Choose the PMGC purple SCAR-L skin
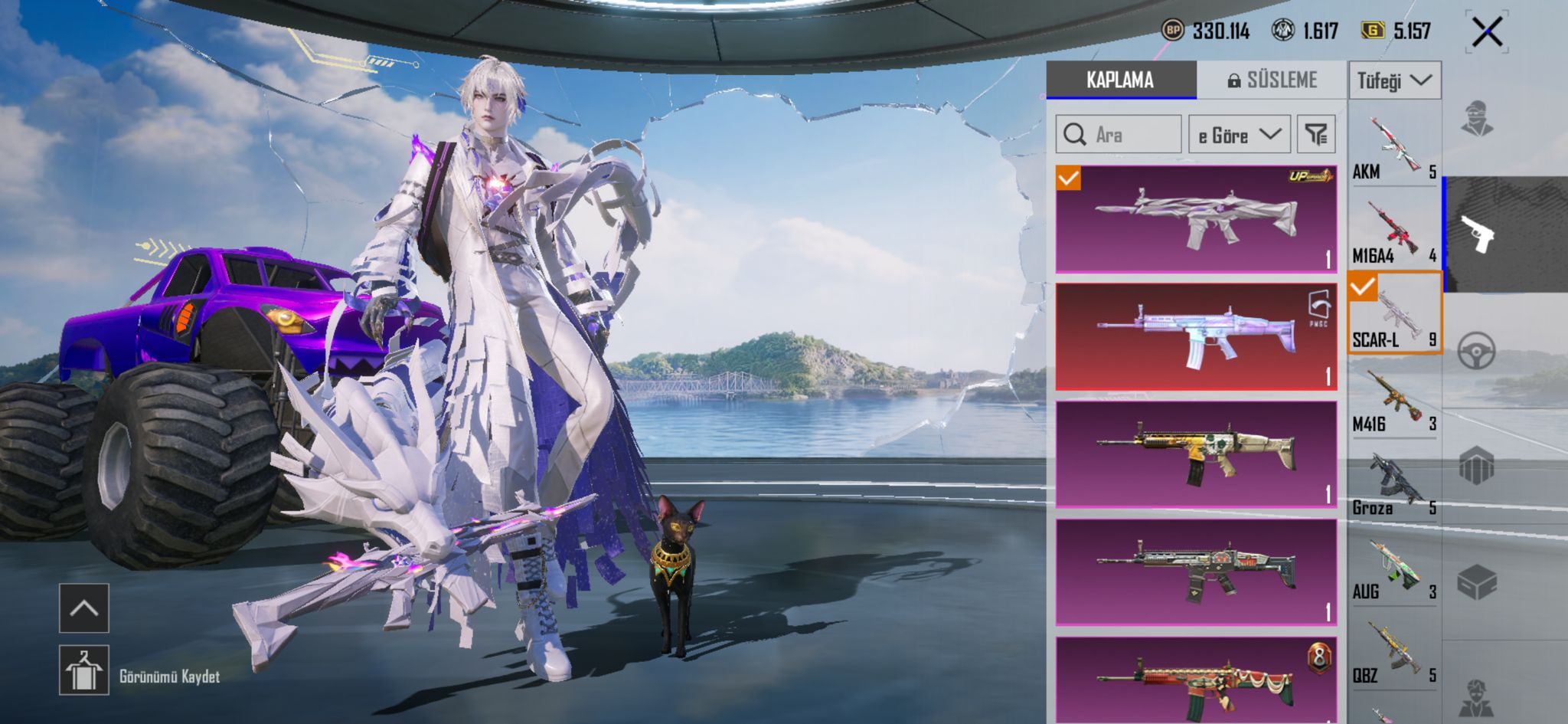The height and width of the screenshot is (724, 1568). coord(1196,337)
